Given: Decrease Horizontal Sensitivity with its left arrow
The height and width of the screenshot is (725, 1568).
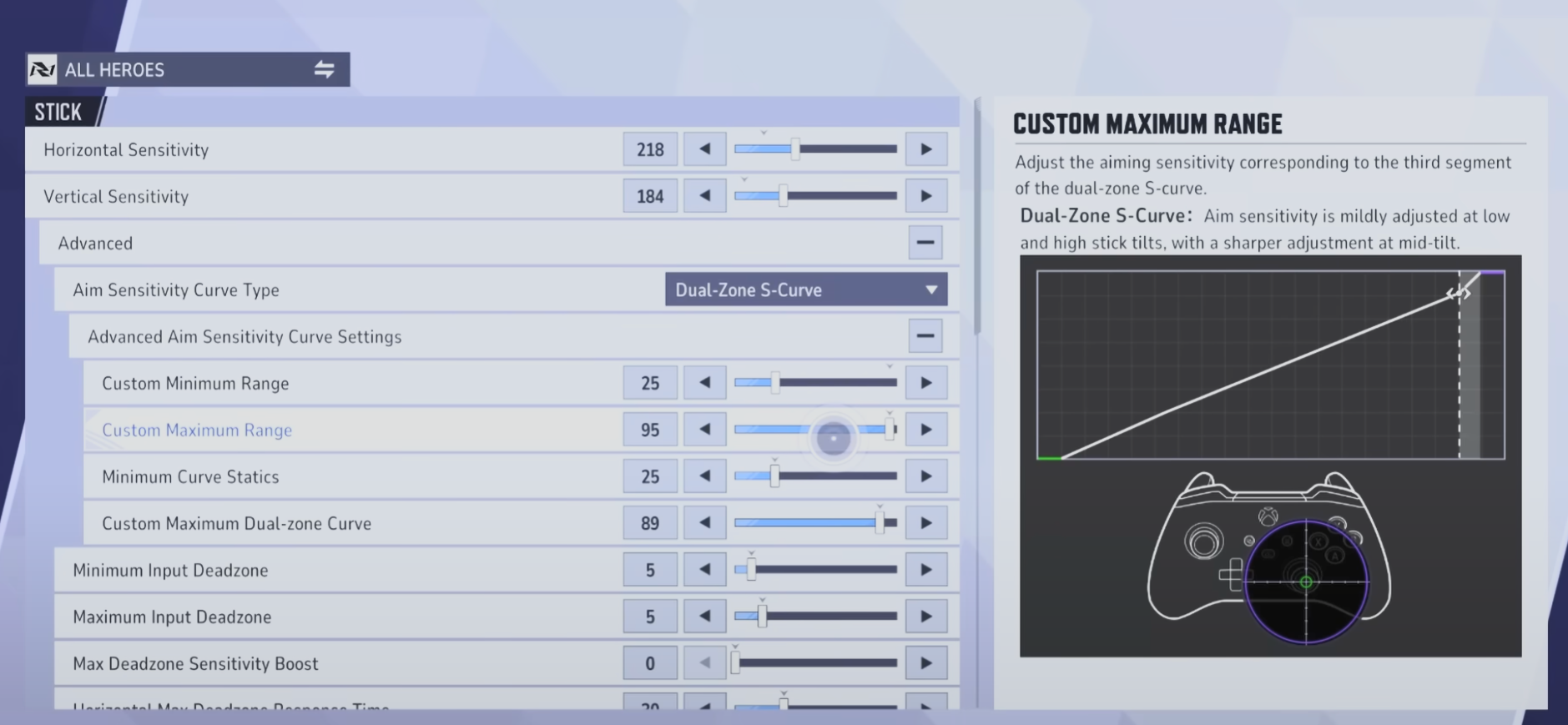Looking at the screenshot, I should [705, 149].
